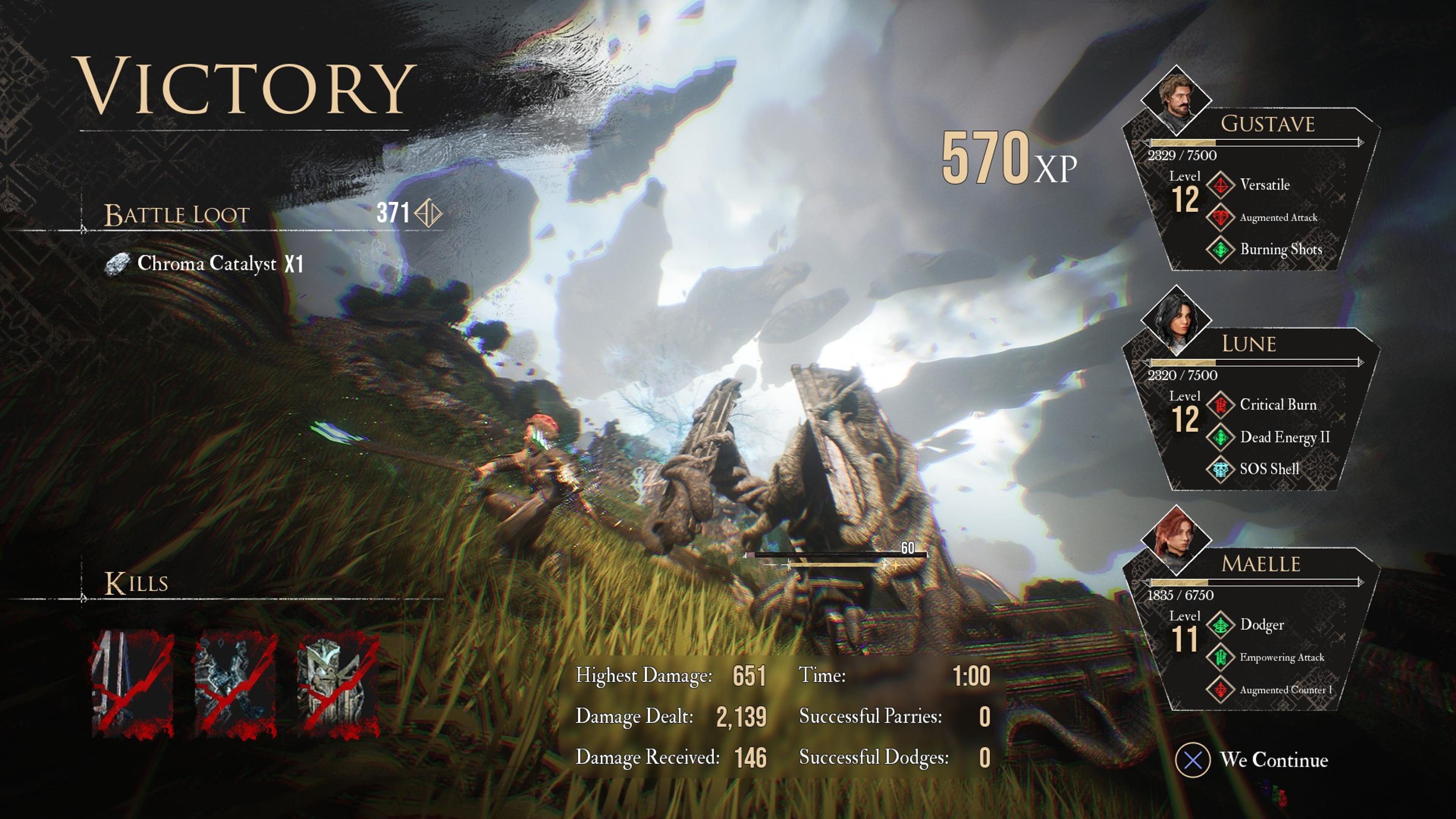
Task: Select the Dead Energy II picto
Action: coord(1284,437)
